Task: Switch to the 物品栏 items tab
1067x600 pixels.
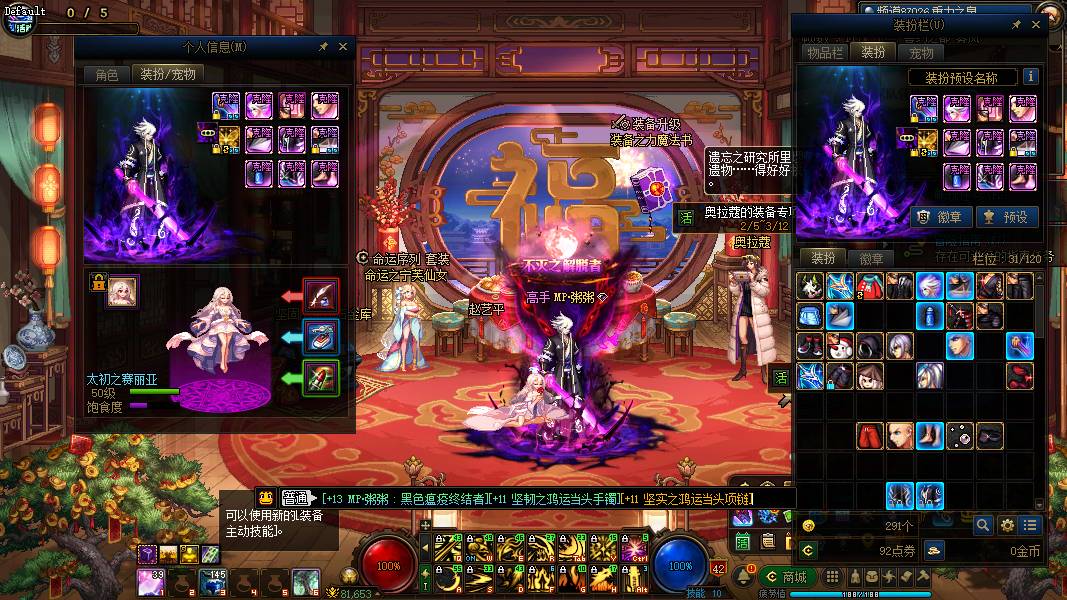Action: (x=826, y=53)
